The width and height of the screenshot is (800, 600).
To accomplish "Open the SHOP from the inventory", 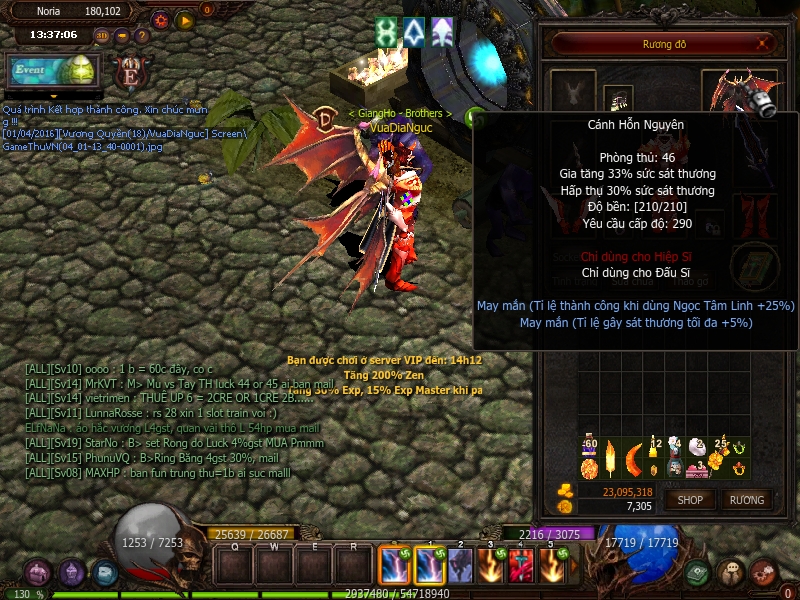I will (x=690, y=499).
